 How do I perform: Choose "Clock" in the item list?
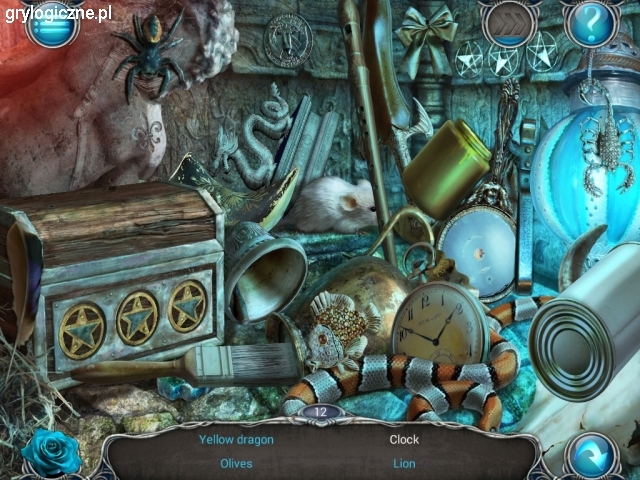tap(404, 439)
